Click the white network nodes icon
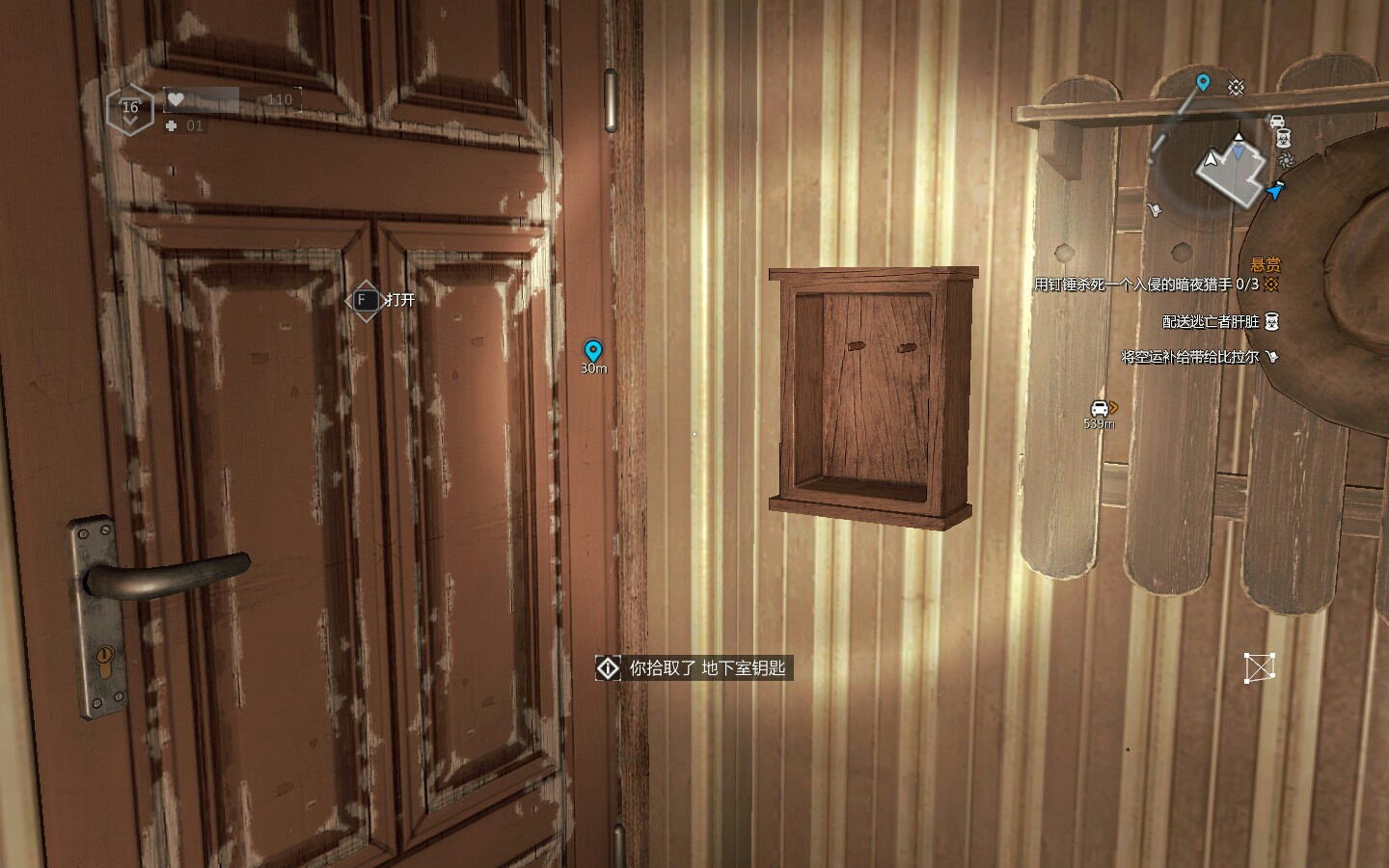The image size is (1389, 868). click(1260, 667)
